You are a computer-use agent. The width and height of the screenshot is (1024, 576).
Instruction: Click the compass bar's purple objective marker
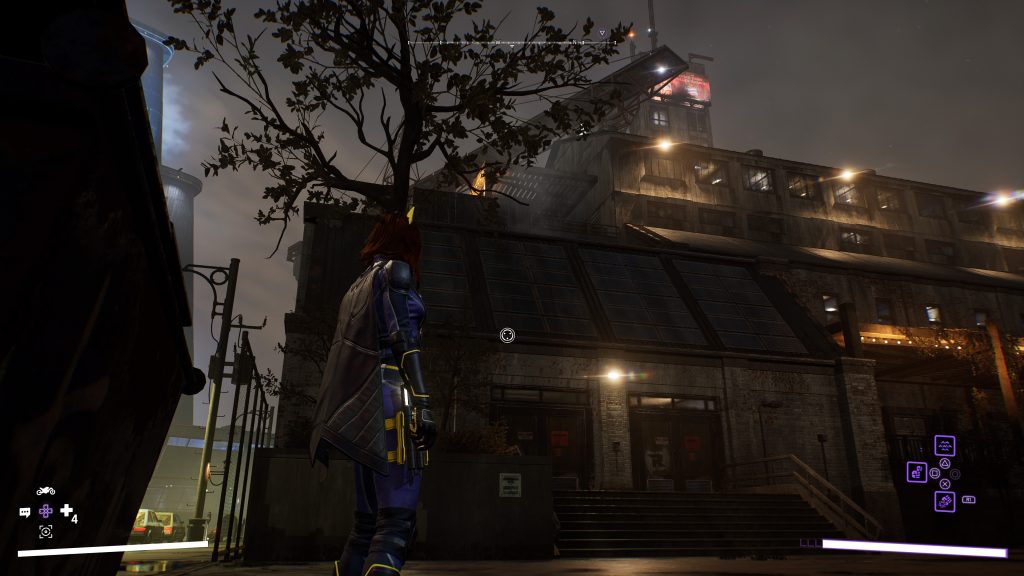pos(602,33)
